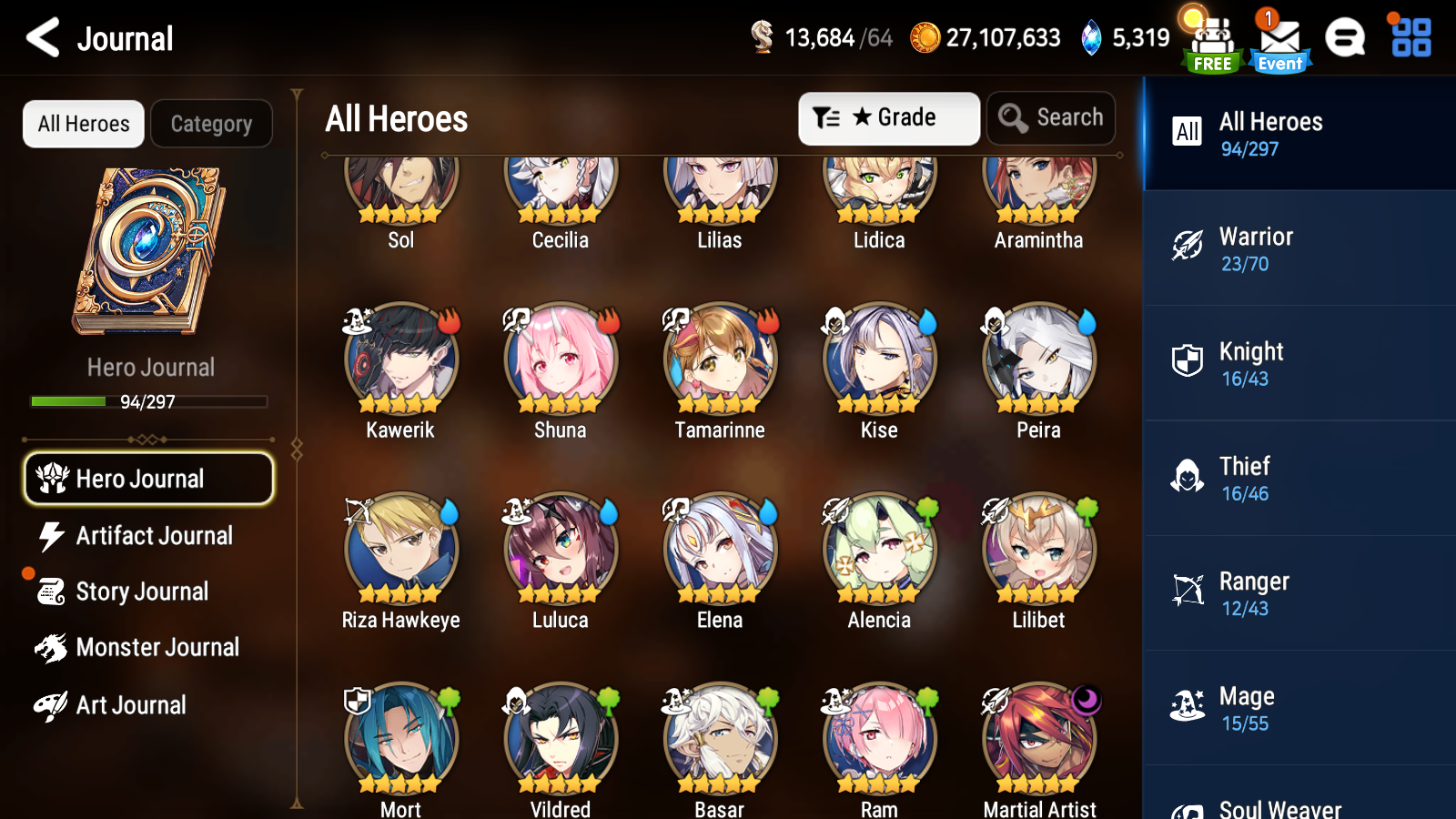
Task: Open the chat bubble icon
Action: coord(1346,38)
